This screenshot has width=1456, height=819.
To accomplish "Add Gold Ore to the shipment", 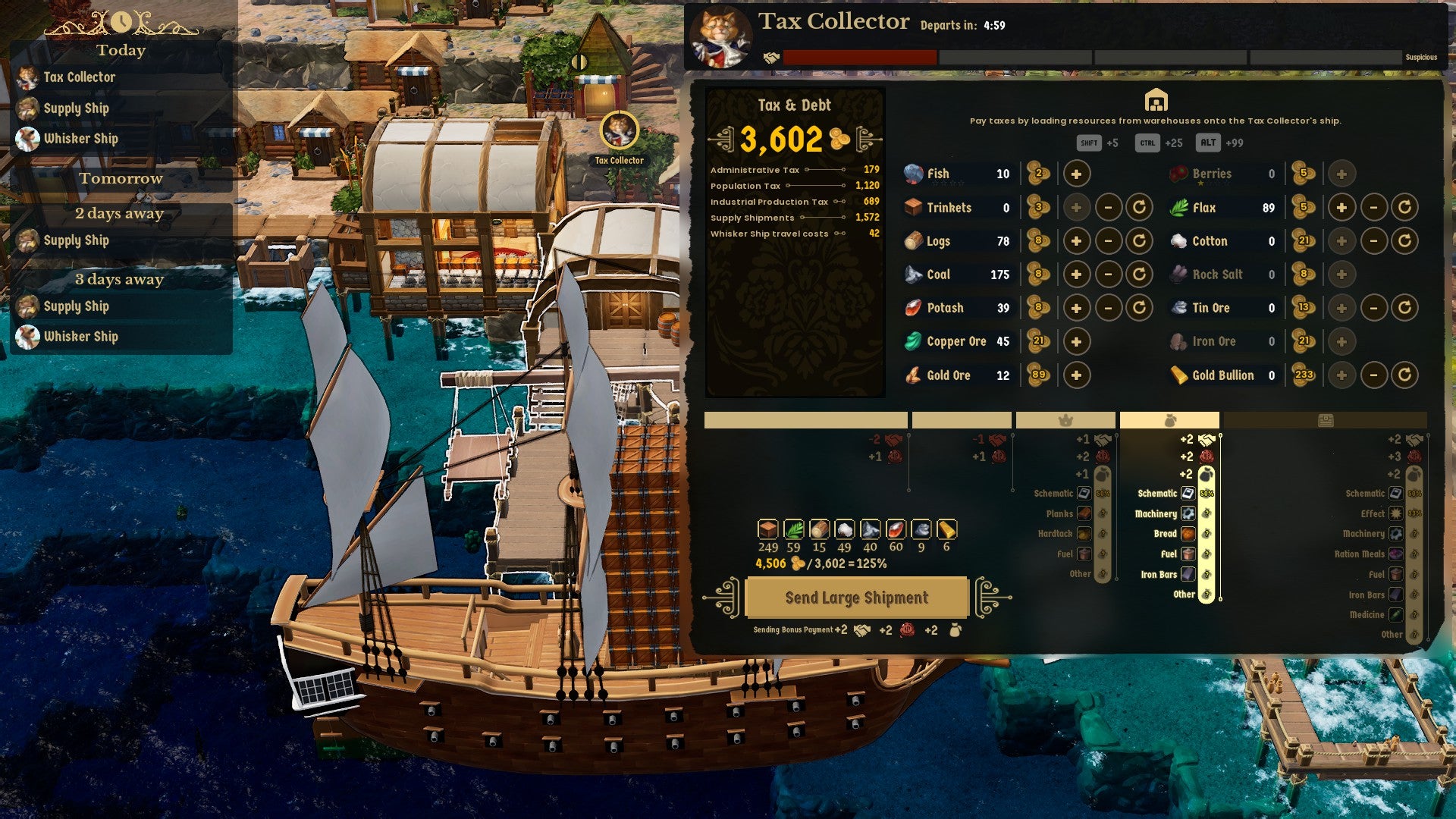I will pyautogui.click(x=1076, y=375).
